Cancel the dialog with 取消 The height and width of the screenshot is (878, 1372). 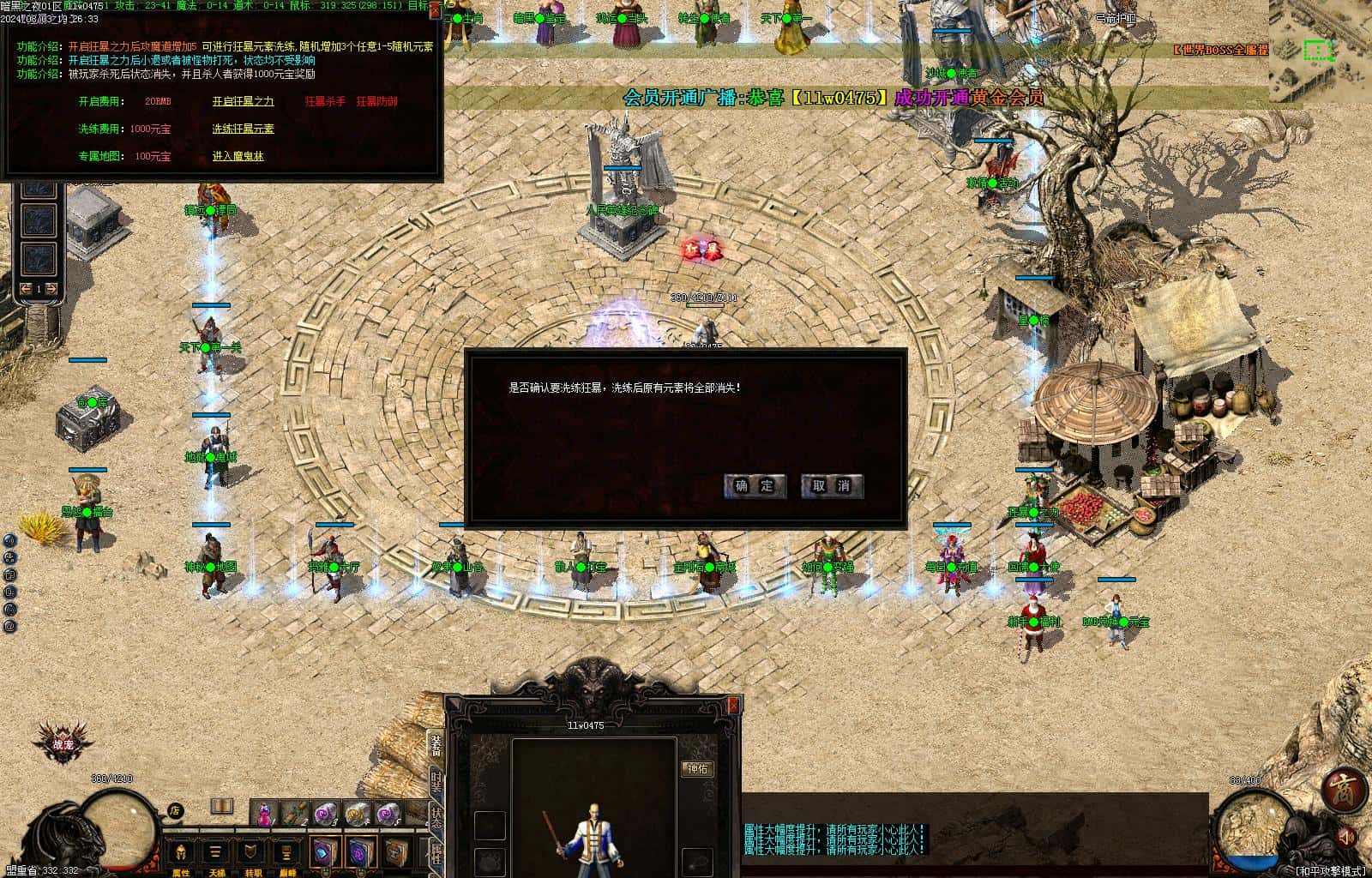click(x=831, y=485)
